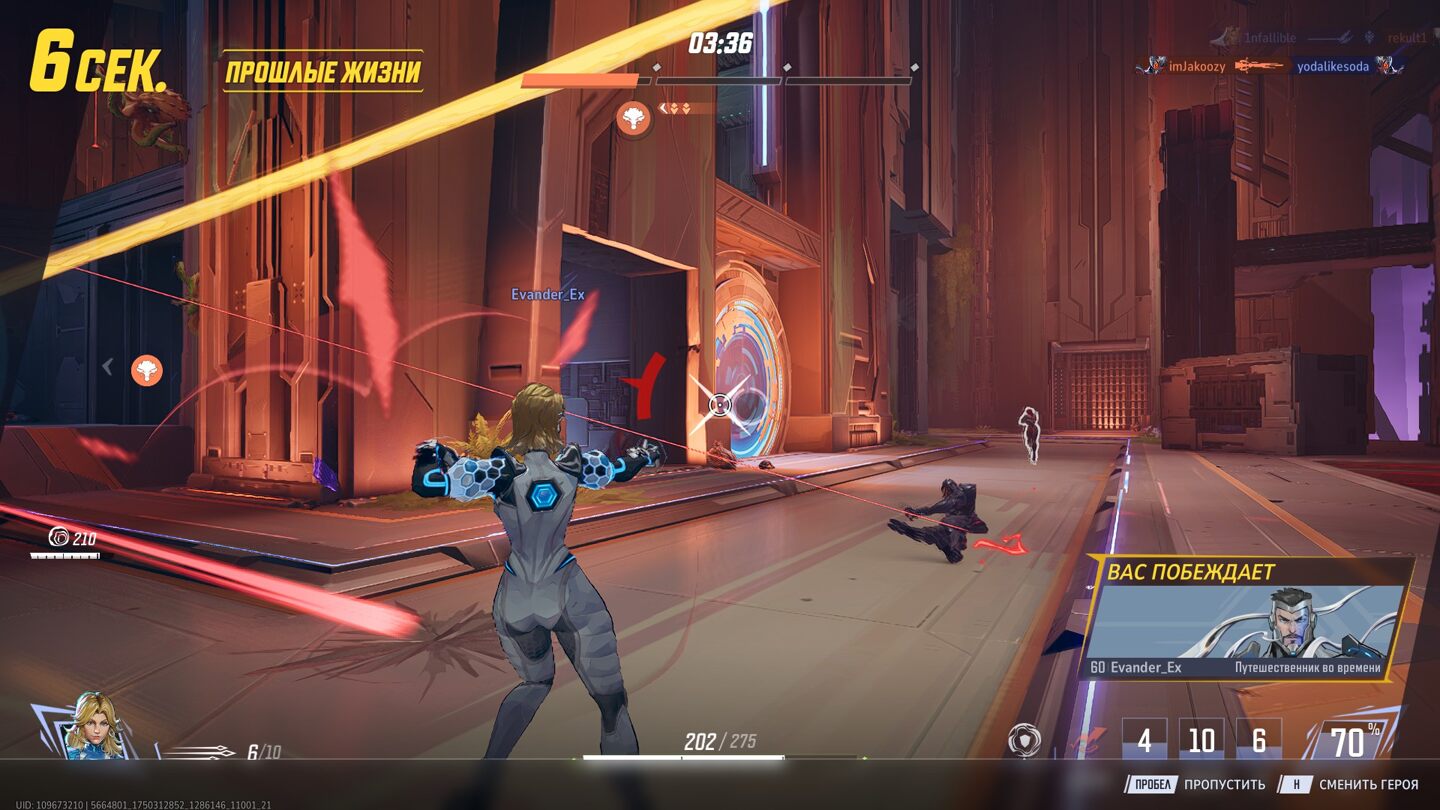This screenshot has width=1440, height=810.
Task: Click the ultimate charge 70% indicator
Action: [x=1348, y=741]
